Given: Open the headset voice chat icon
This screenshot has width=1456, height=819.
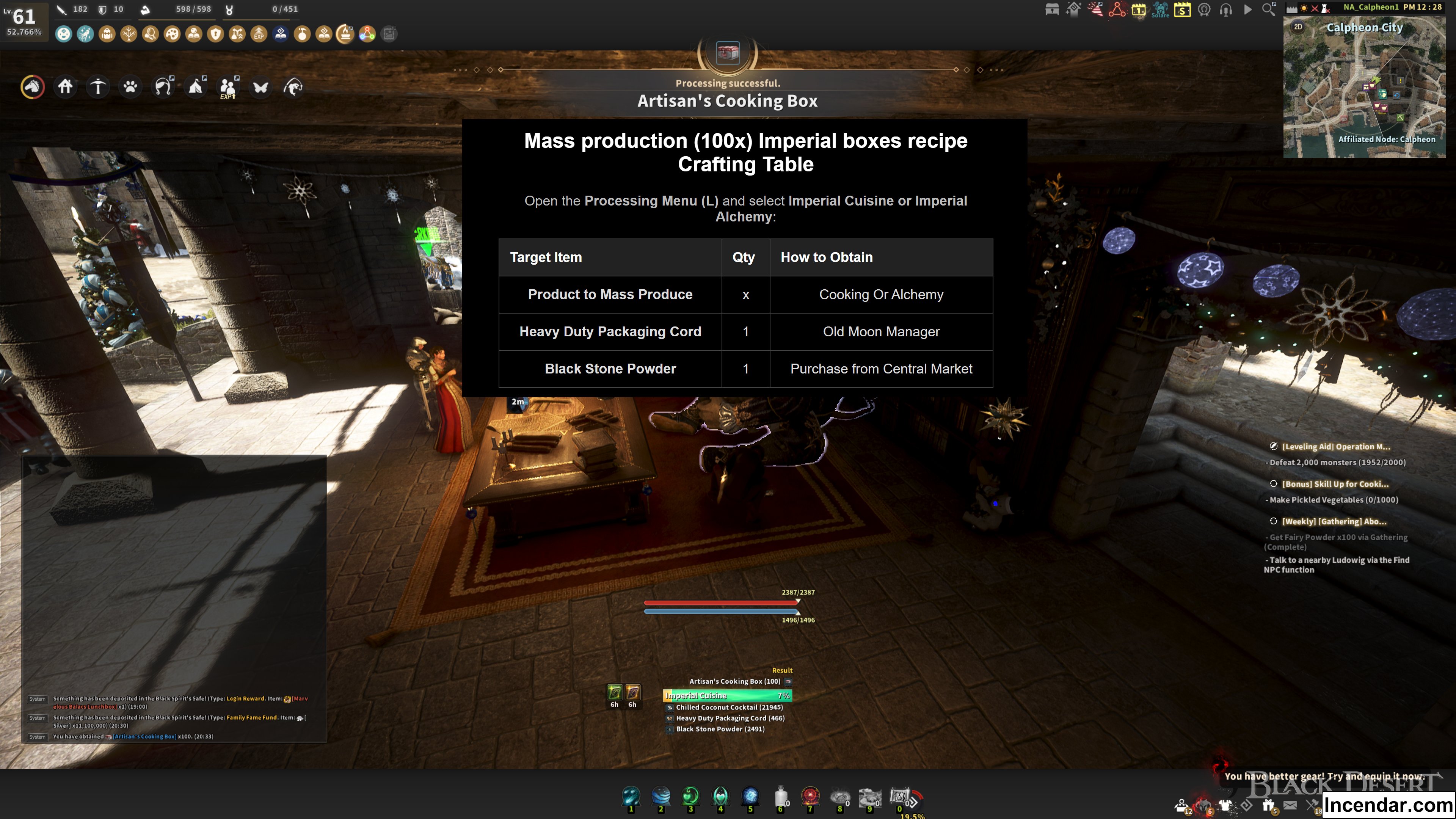Looking at the screenshot, I should coord(1225,9).
